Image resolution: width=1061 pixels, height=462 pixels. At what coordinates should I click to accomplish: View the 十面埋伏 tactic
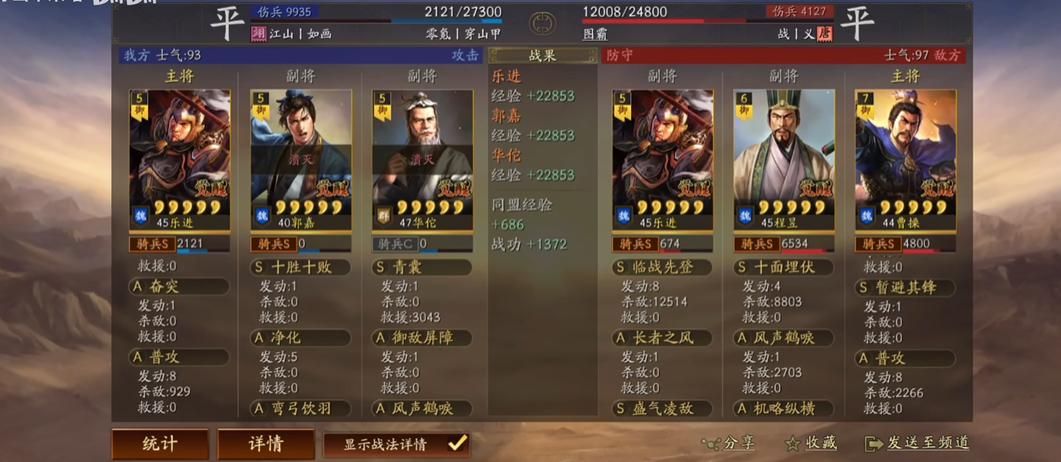(783, 268)
